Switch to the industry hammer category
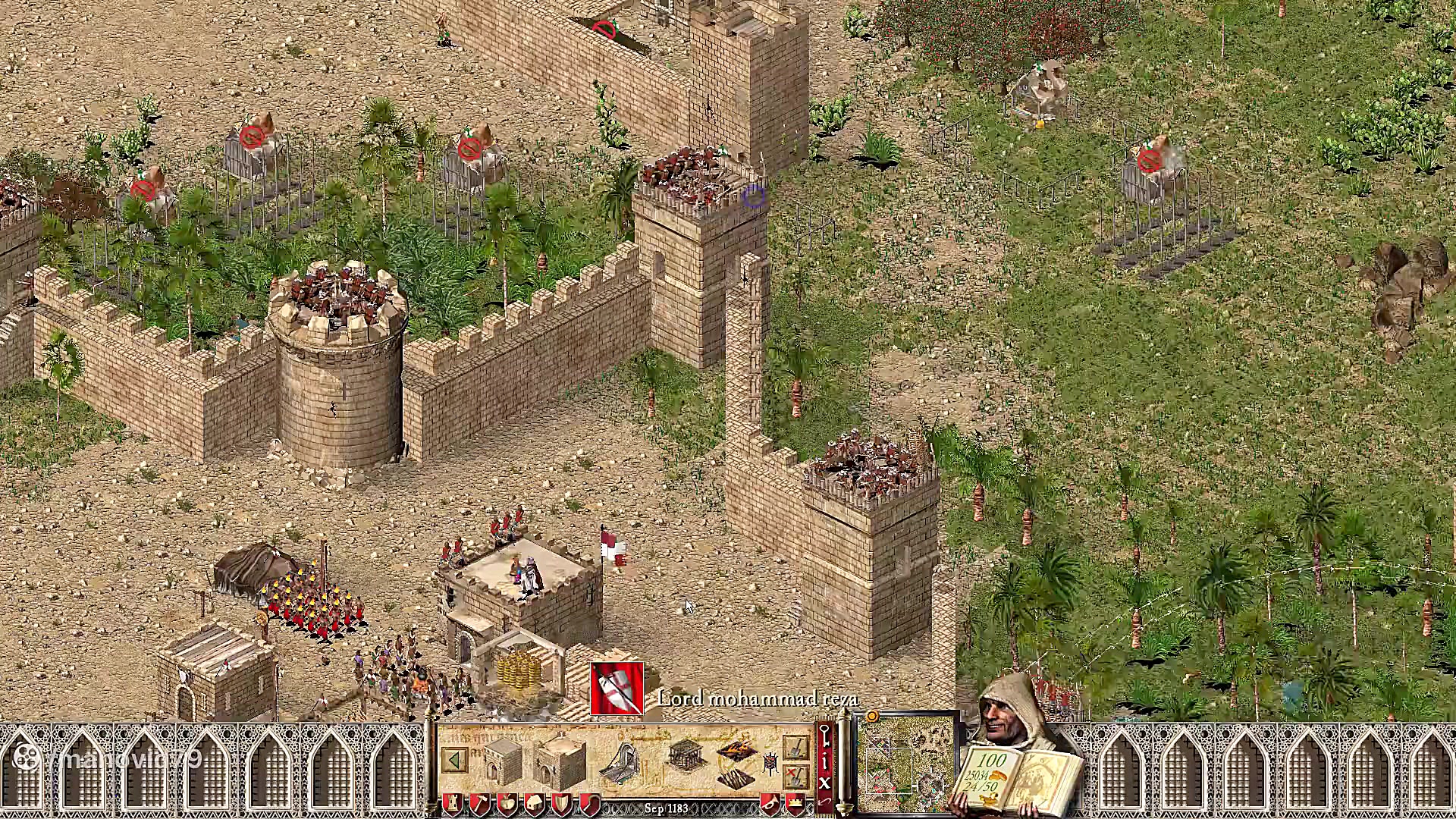 tap(479, 804)
